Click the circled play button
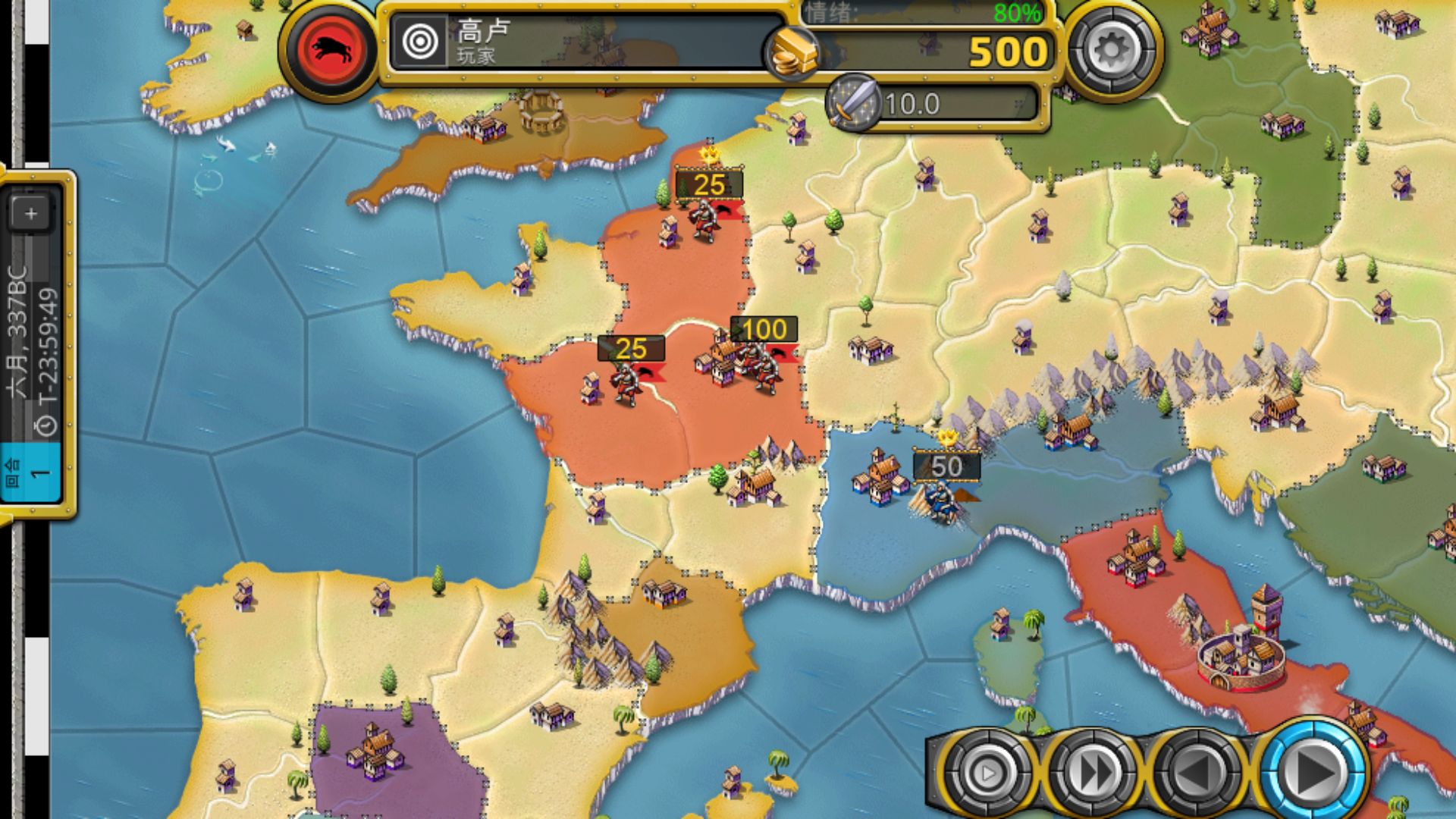Image resolution: width=1456 pixels, height=819 pixels. 986,773
